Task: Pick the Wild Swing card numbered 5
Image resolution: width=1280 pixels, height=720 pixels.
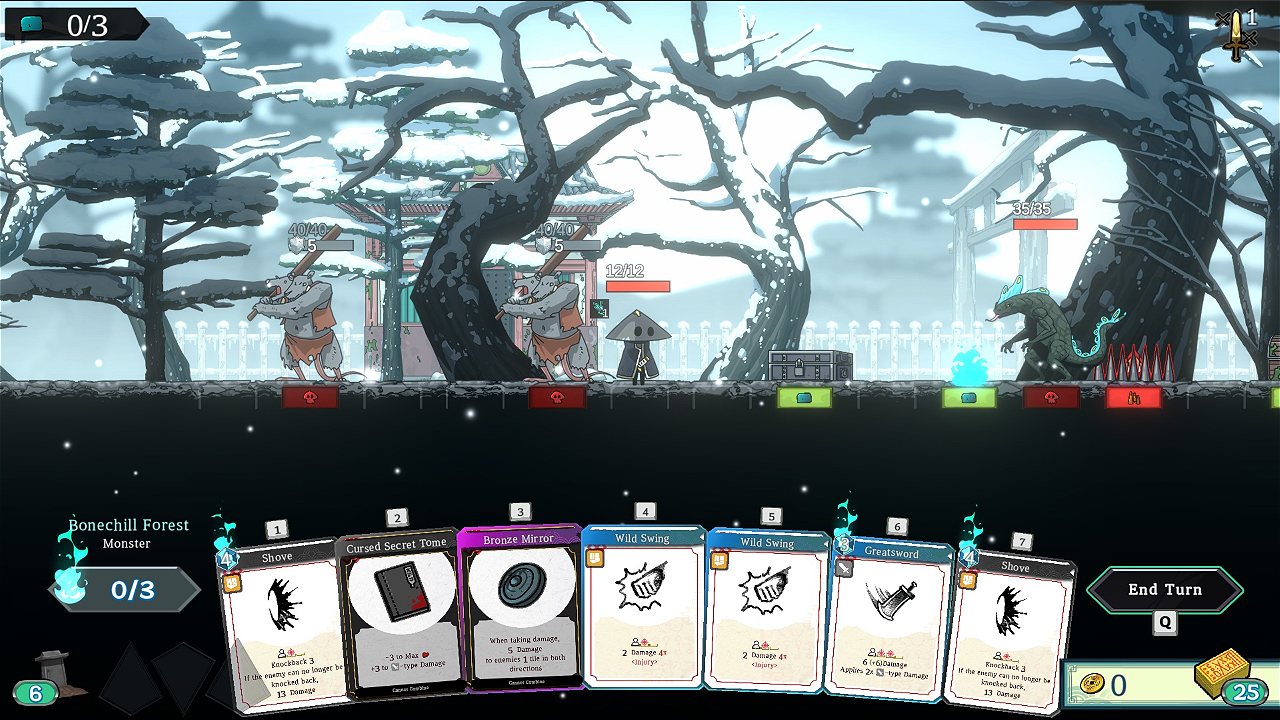Action: [765, 612]
